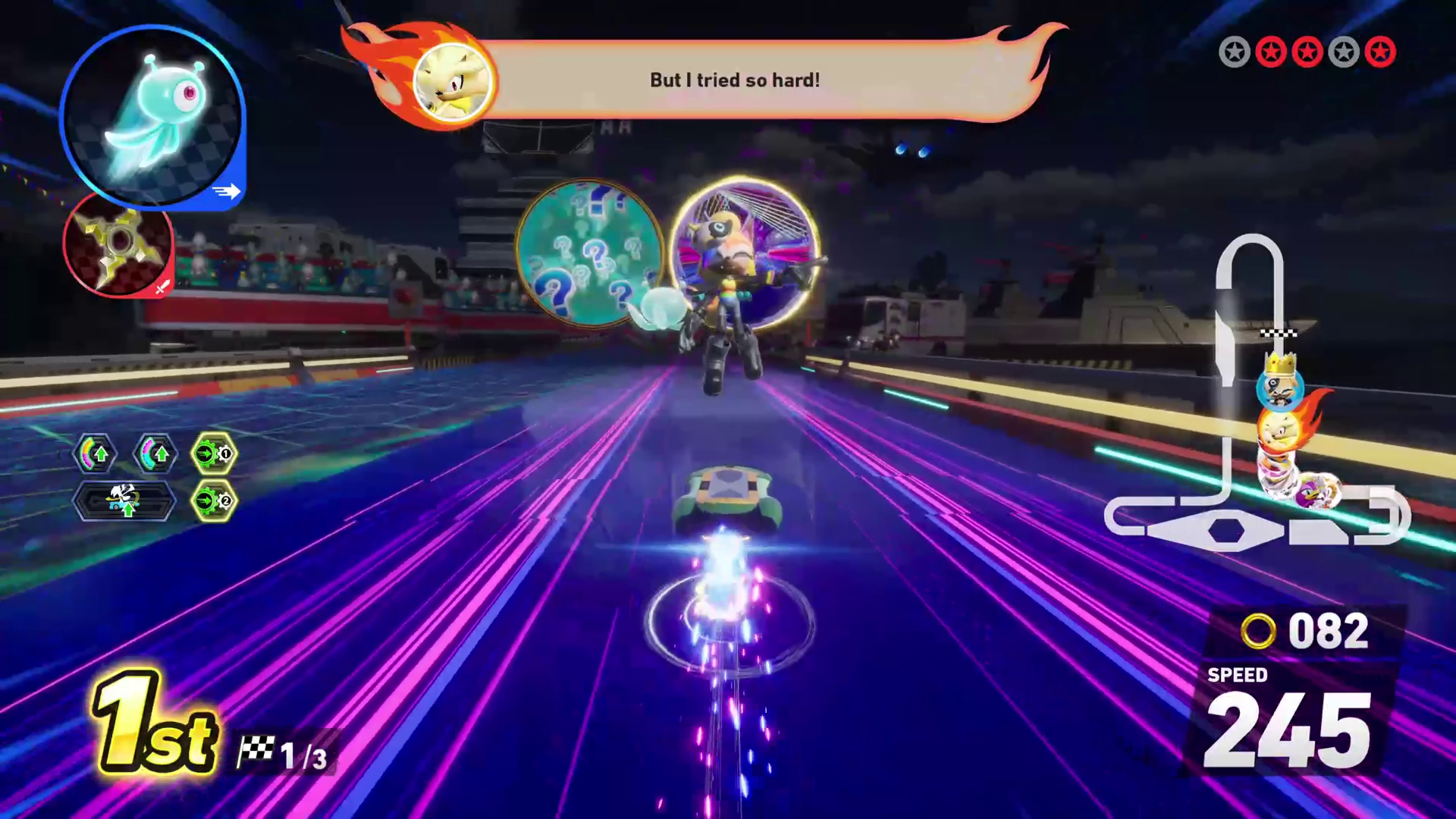The width and height of the screenshot is (1456, 819).
Task: Click the yellow-magenta gauge boost gadget
Action: [x=95, y=454]
